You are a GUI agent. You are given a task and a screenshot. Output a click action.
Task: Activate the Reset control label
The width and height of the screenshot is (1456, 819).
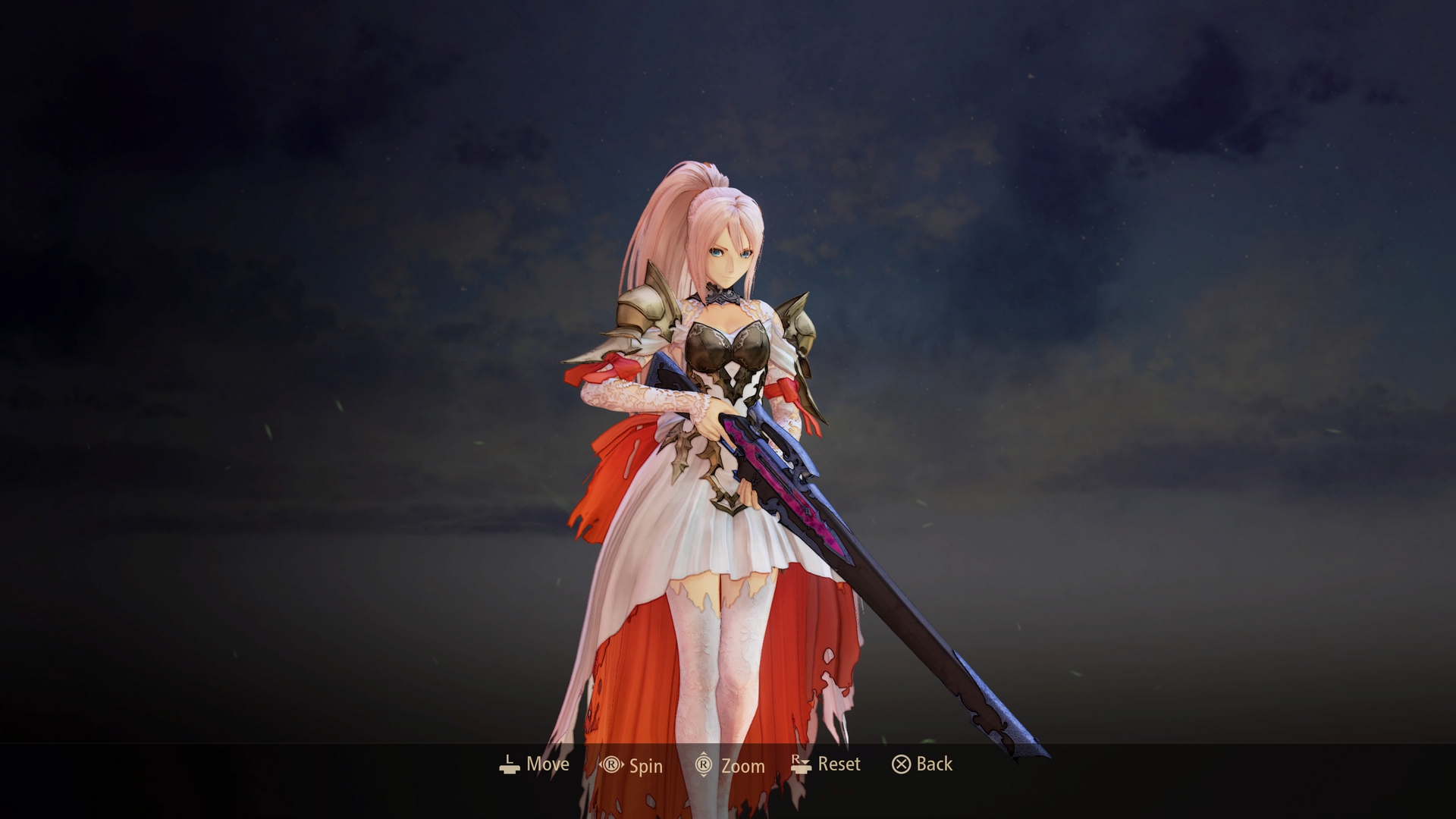[x=838, y=764]
